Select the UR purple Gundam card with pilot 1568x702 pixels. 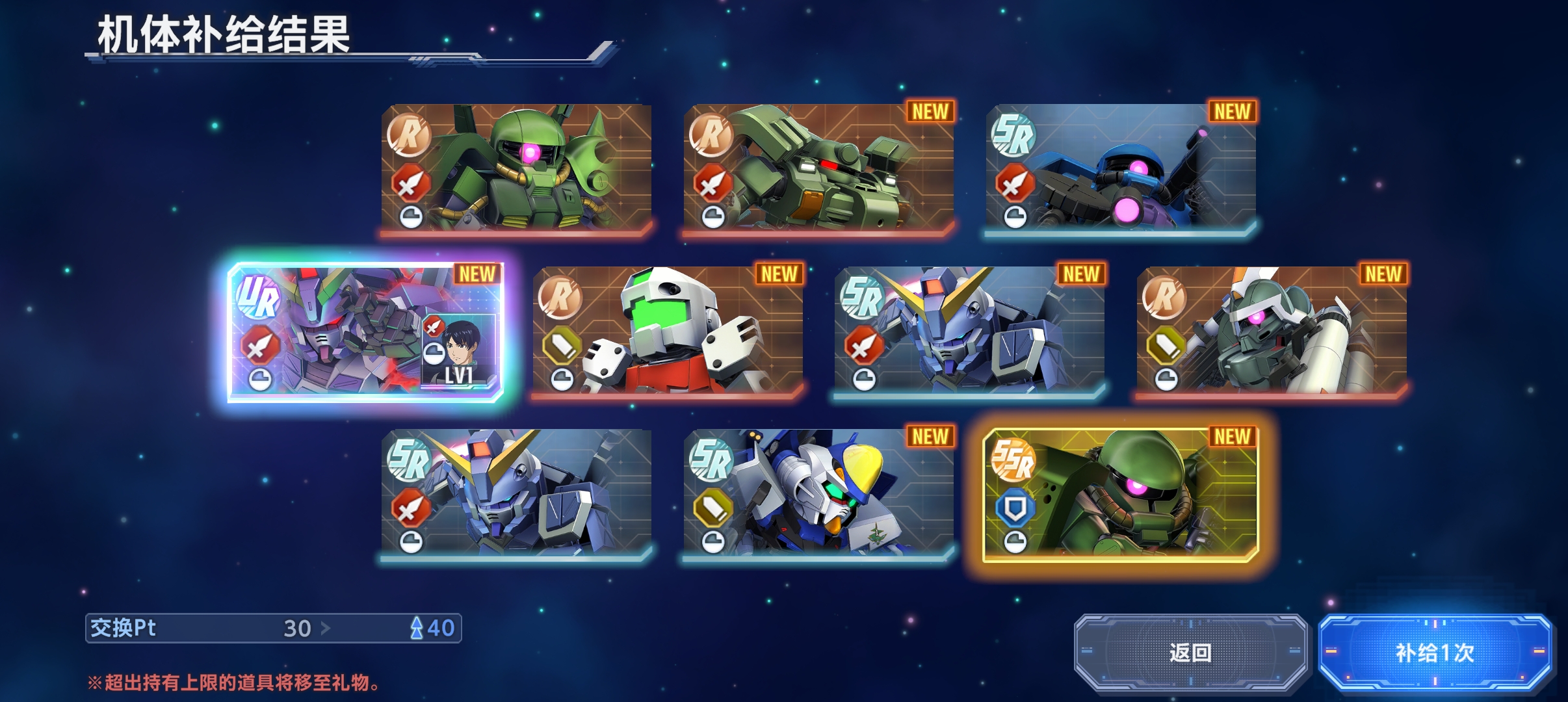pos(366,331)
